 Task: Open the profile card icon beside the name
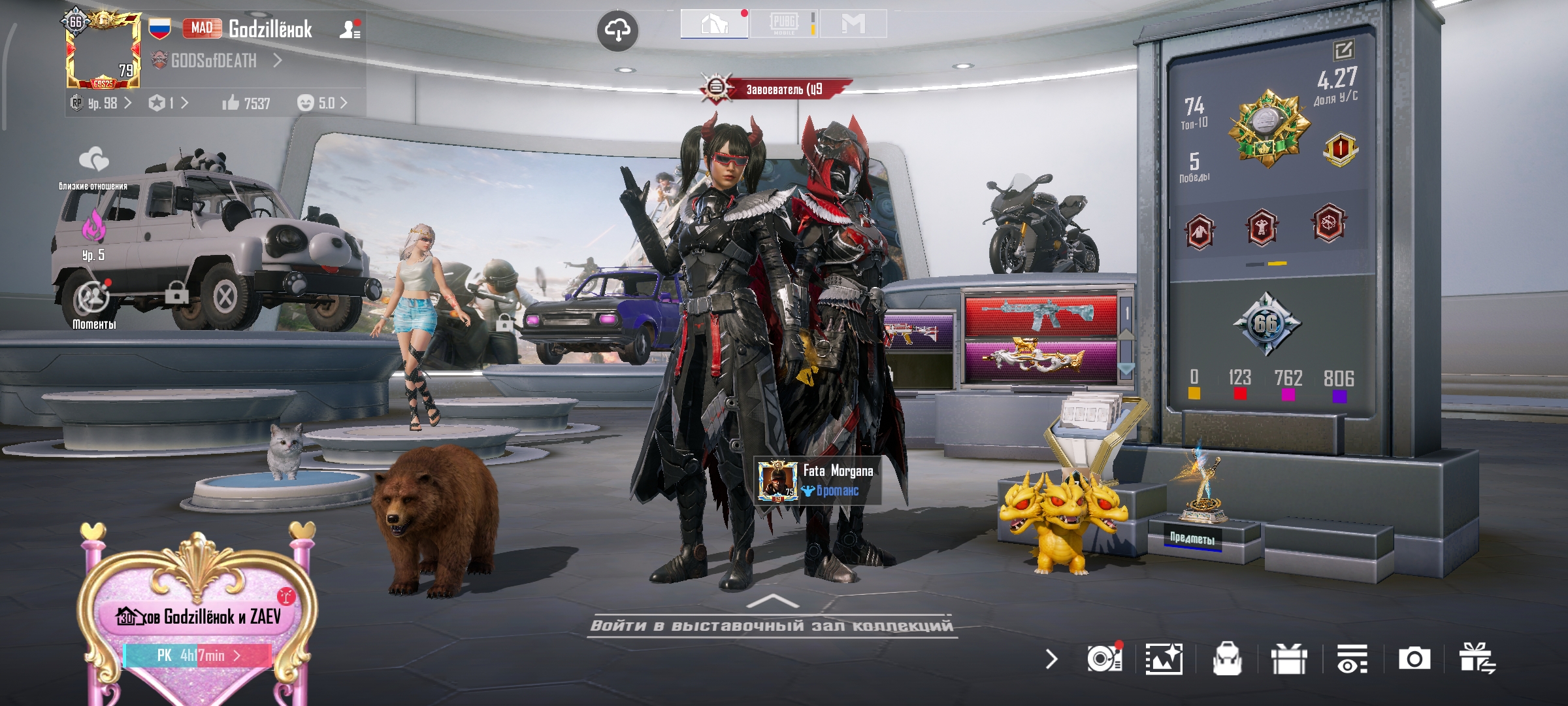[x=350, y=29]
